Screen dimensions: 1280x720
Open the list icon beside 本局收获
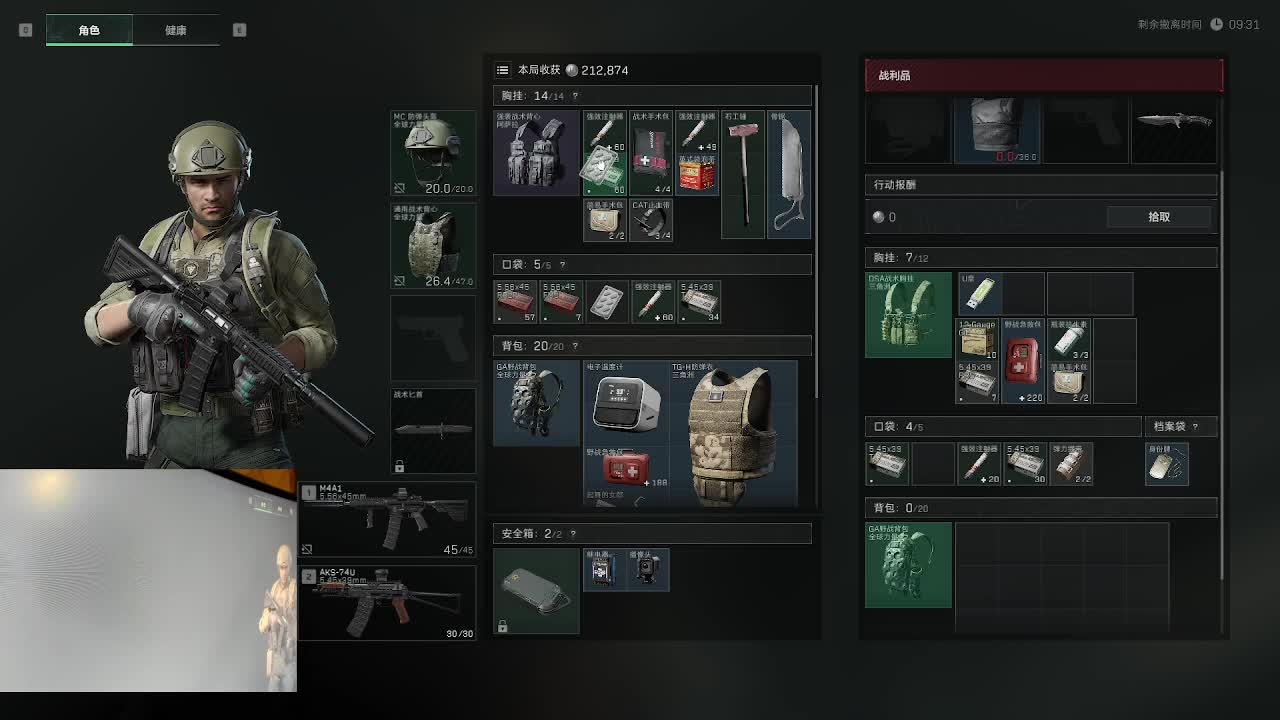[x=503, y=70]
